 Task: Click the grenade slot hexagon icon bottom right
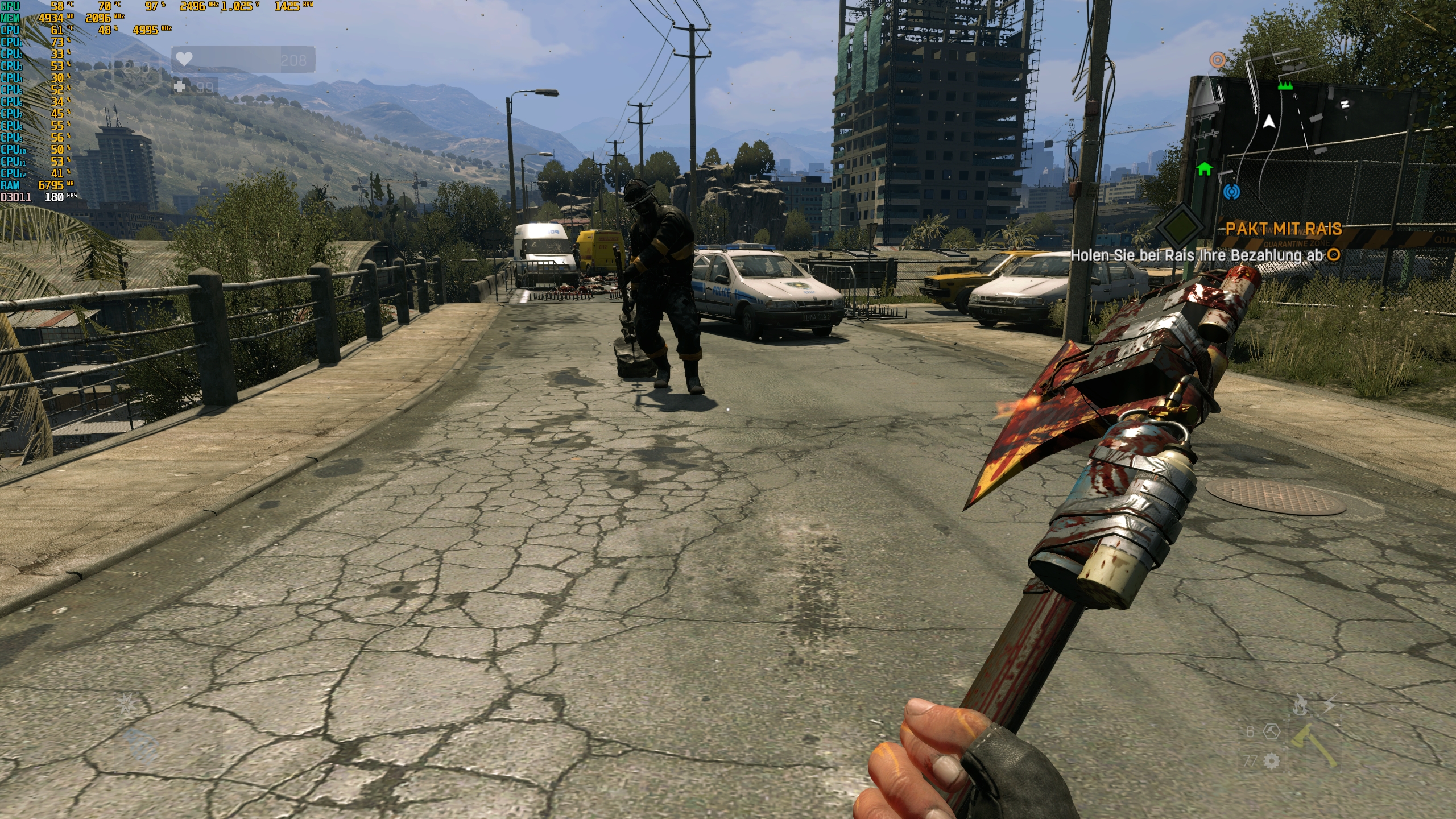click(1272, 731)
